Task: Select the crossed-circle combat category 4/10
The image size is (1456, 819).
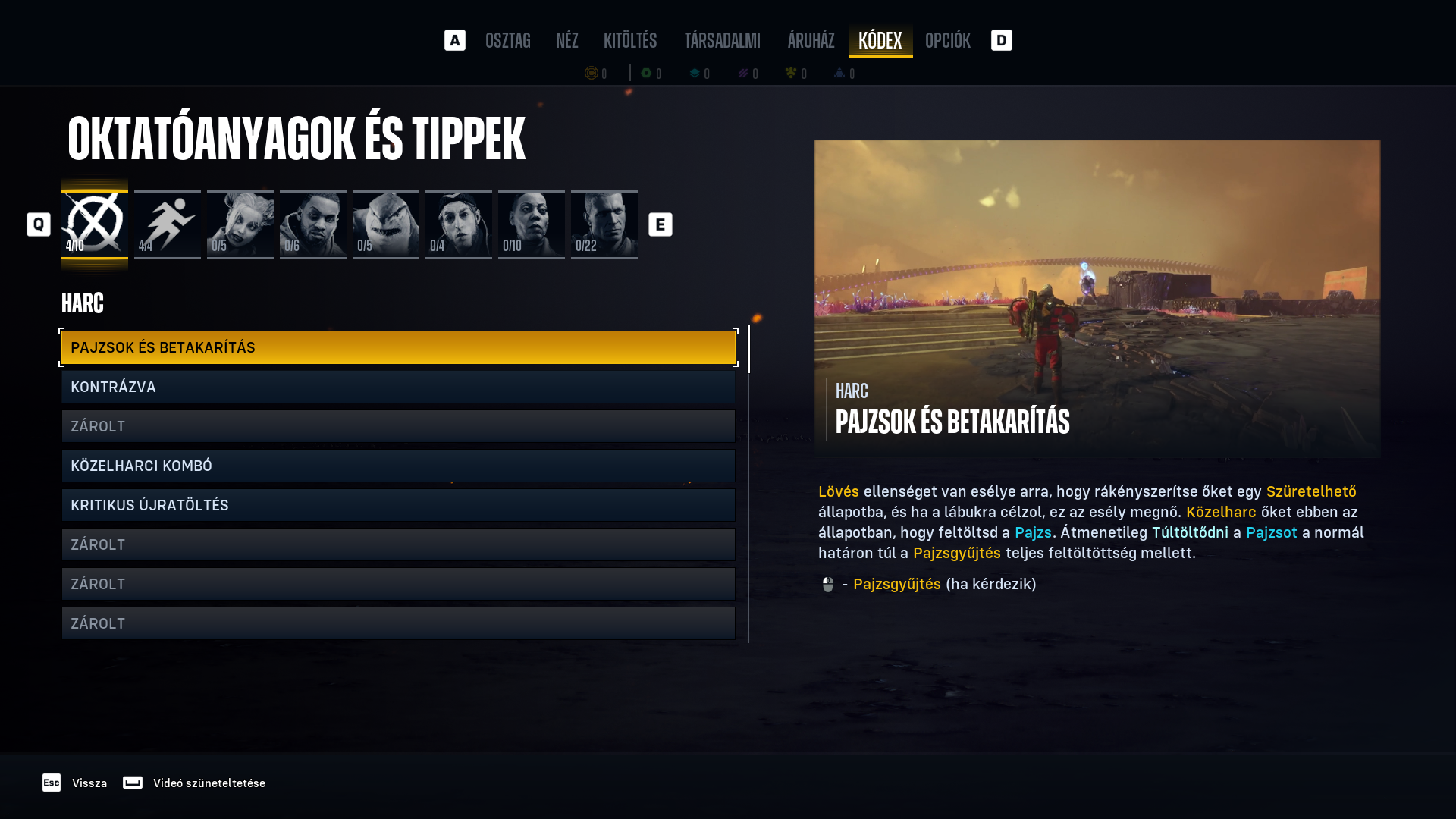Action: click(x=95, y=224)
